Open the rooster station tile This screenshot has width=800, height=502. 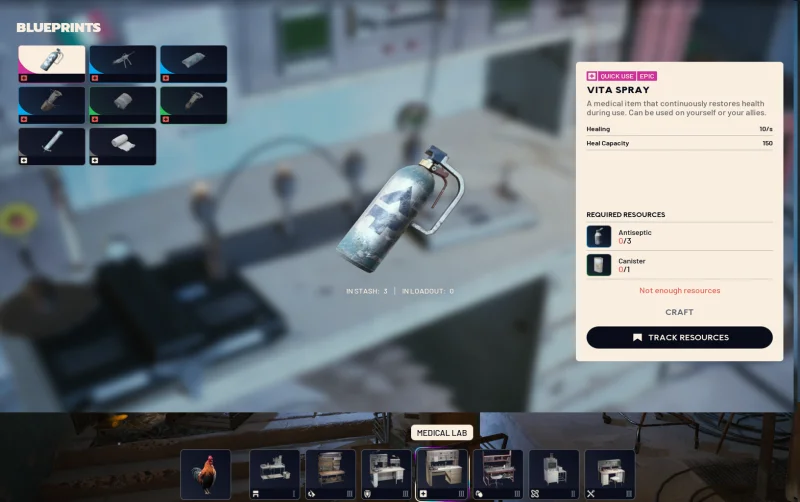(206, 473)
